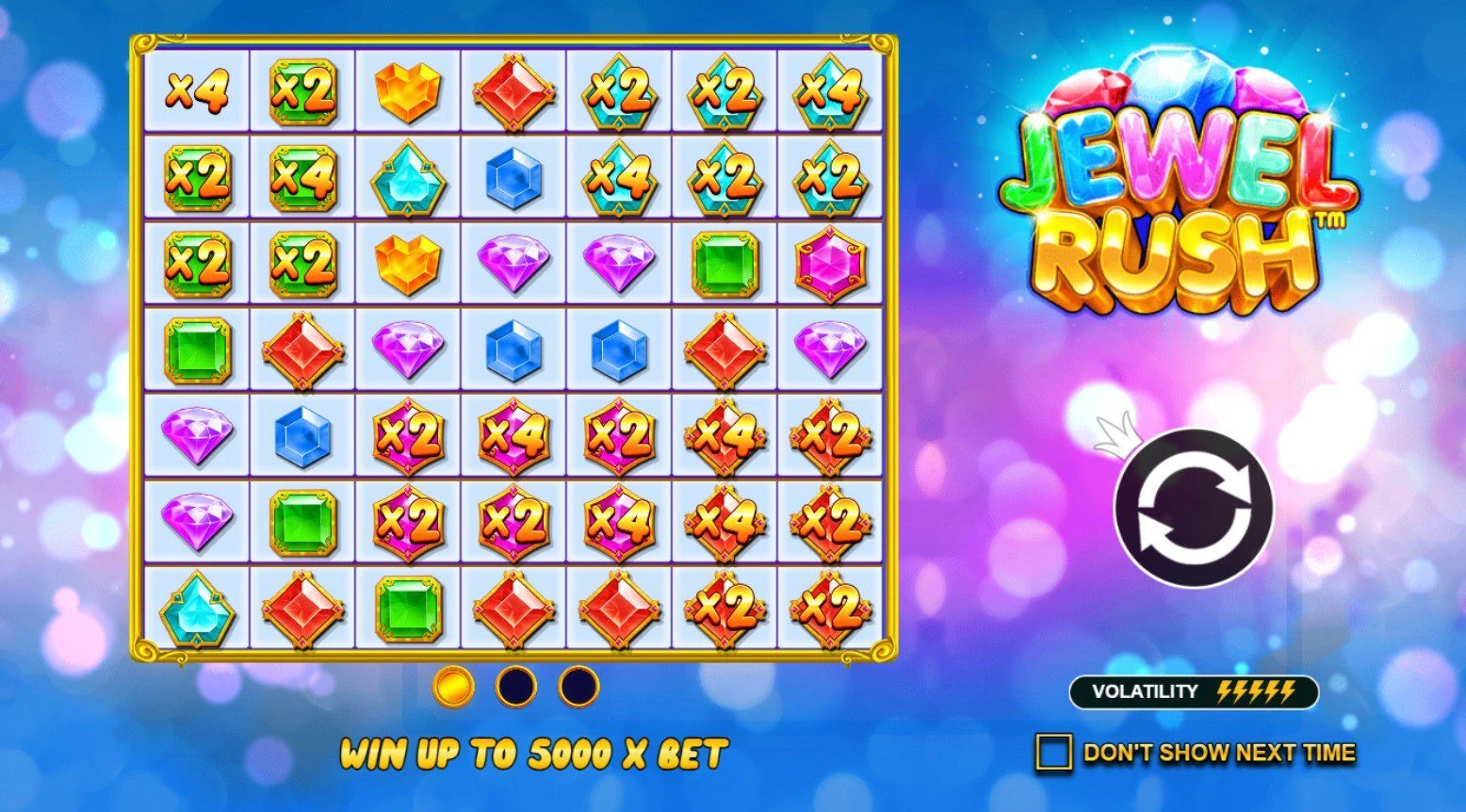This screenshot has width=1466, height=812.
Task: Click the Volatility label badge
Action: click(1145, 690)
